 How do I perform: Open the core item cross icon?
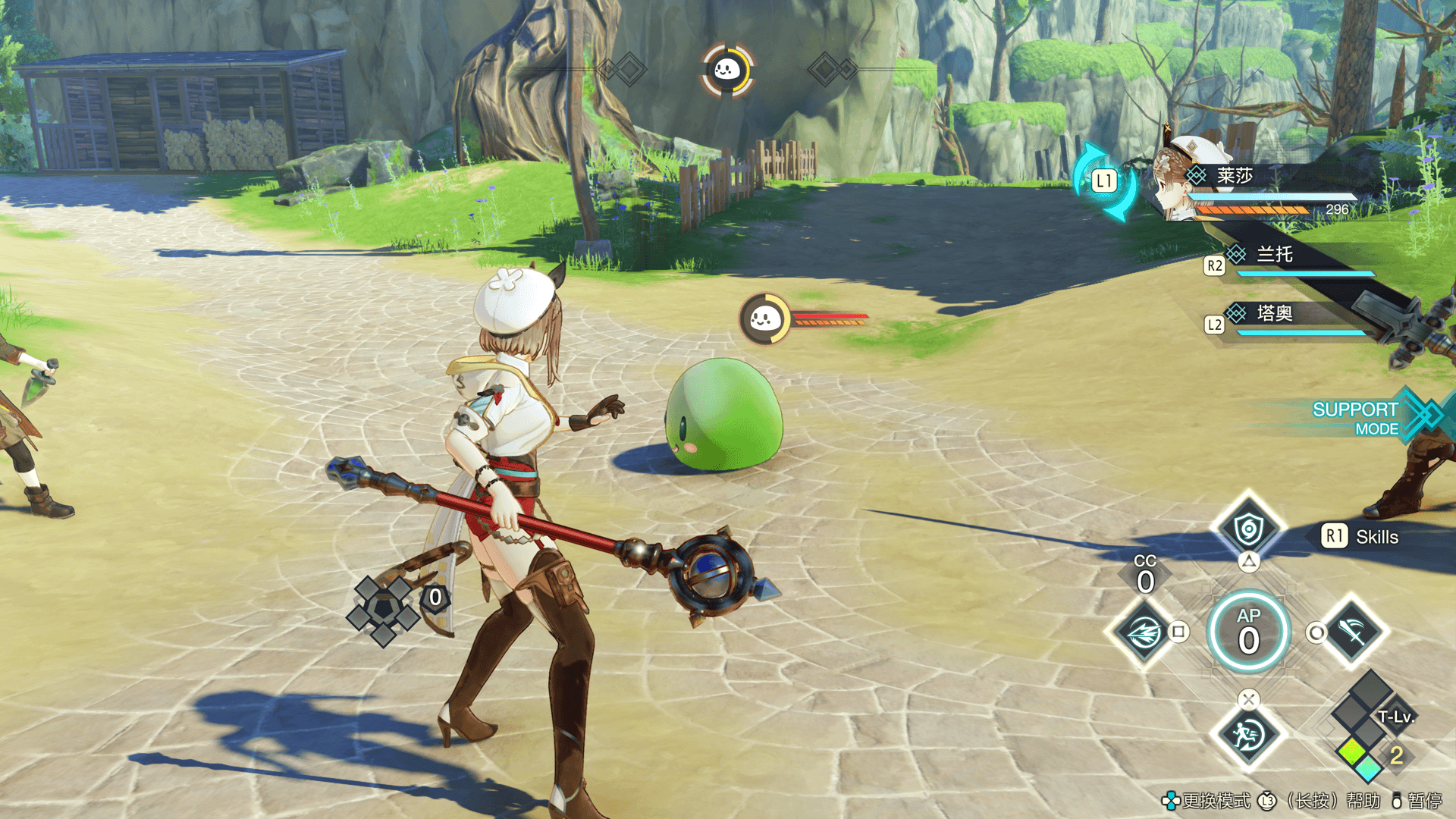(383, 610)
